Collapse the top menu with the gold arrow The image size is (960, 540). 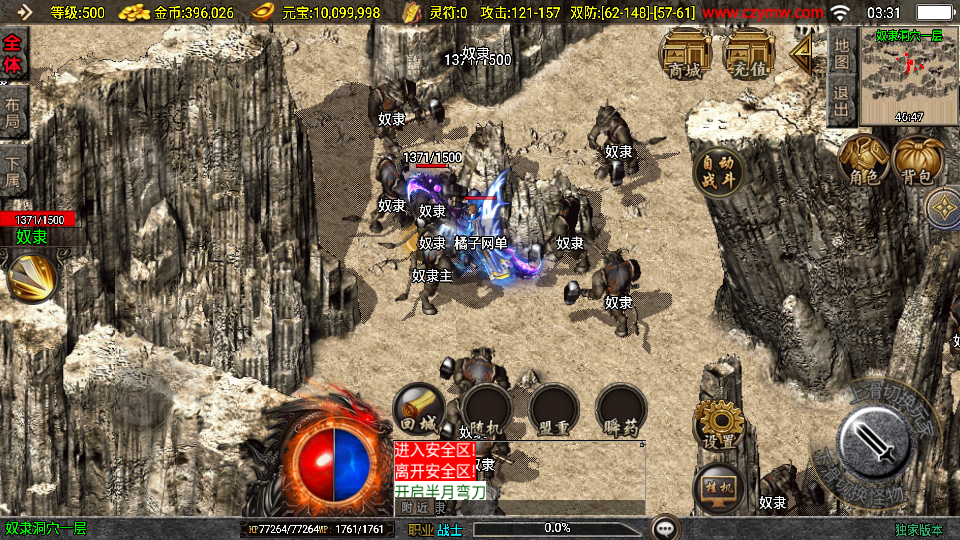point(801,54)
